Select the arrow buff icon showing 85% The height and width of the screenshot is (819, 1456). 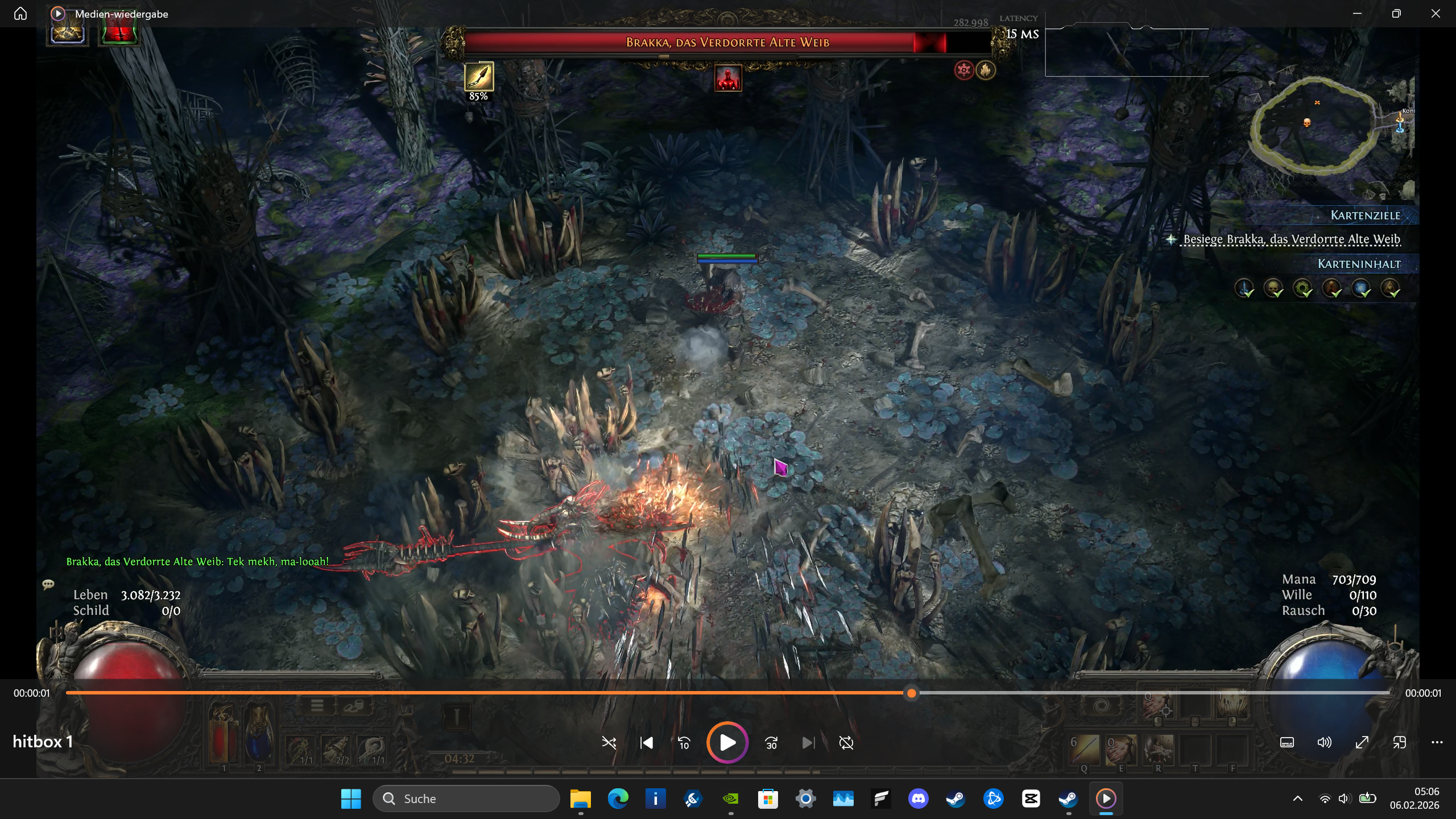coord(479,77)
